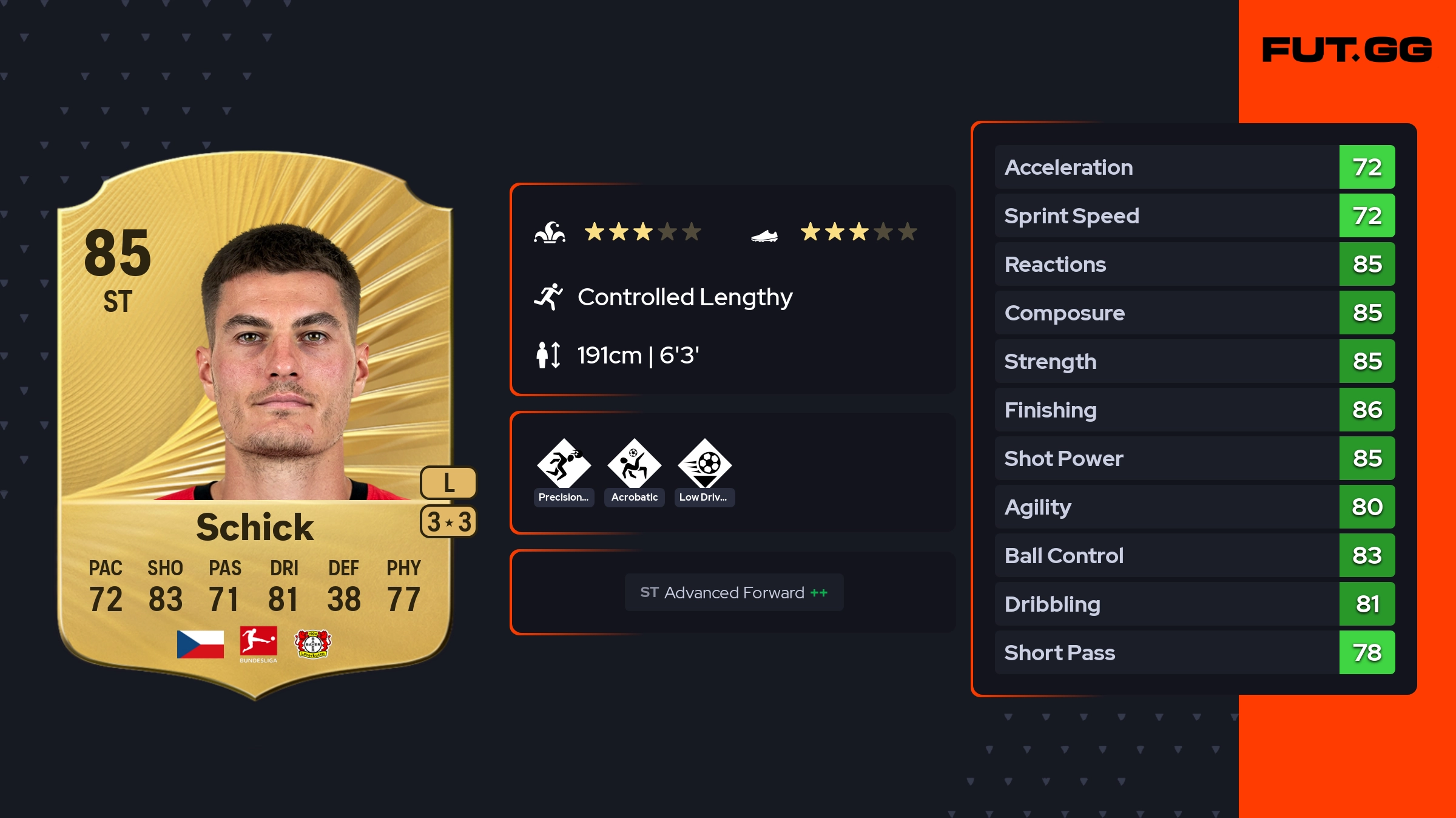Click the Precision Header playstyle icon

pyautogui.click(x=564, y=465)
